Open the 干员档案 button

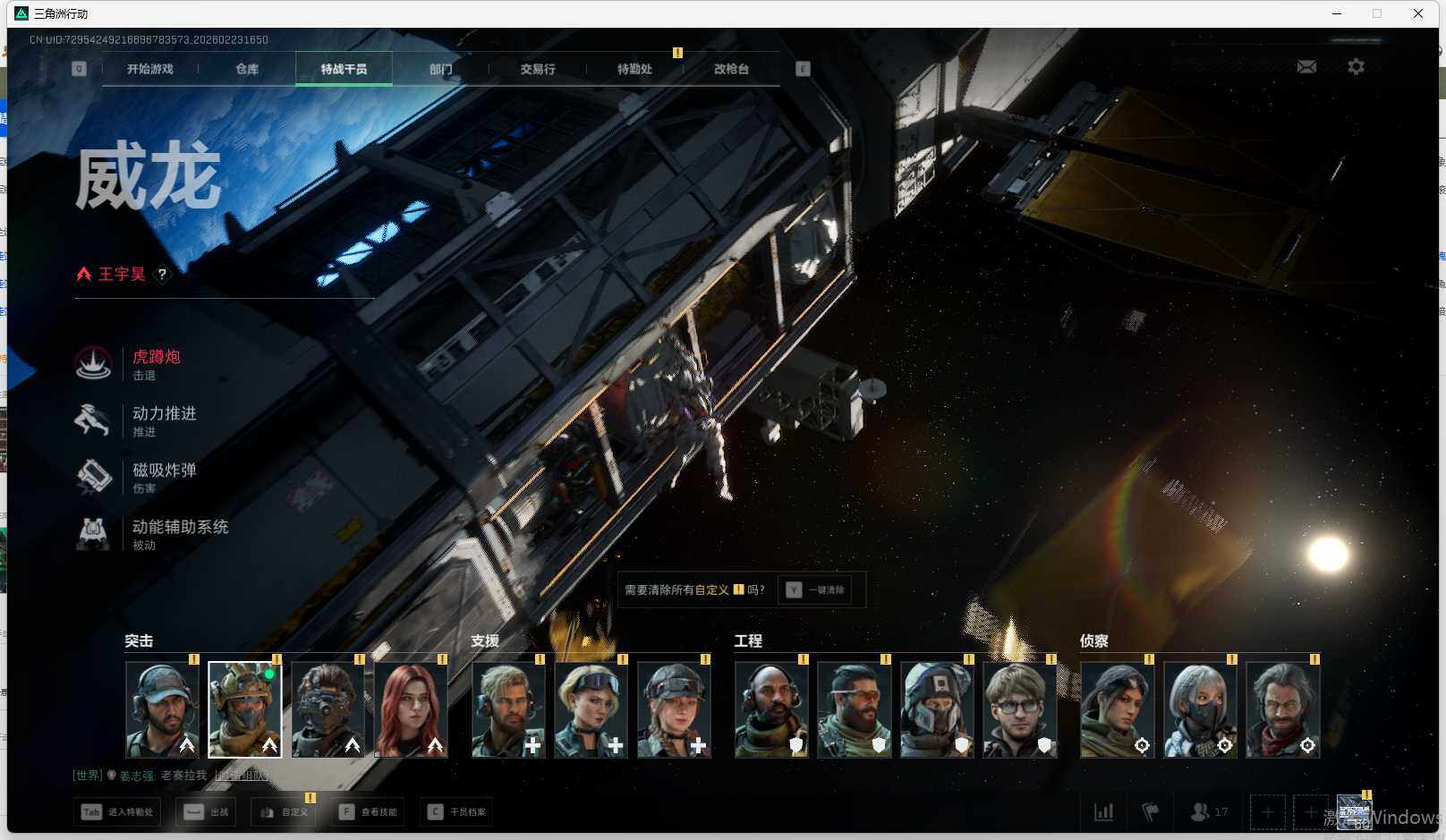click(457, 812)
